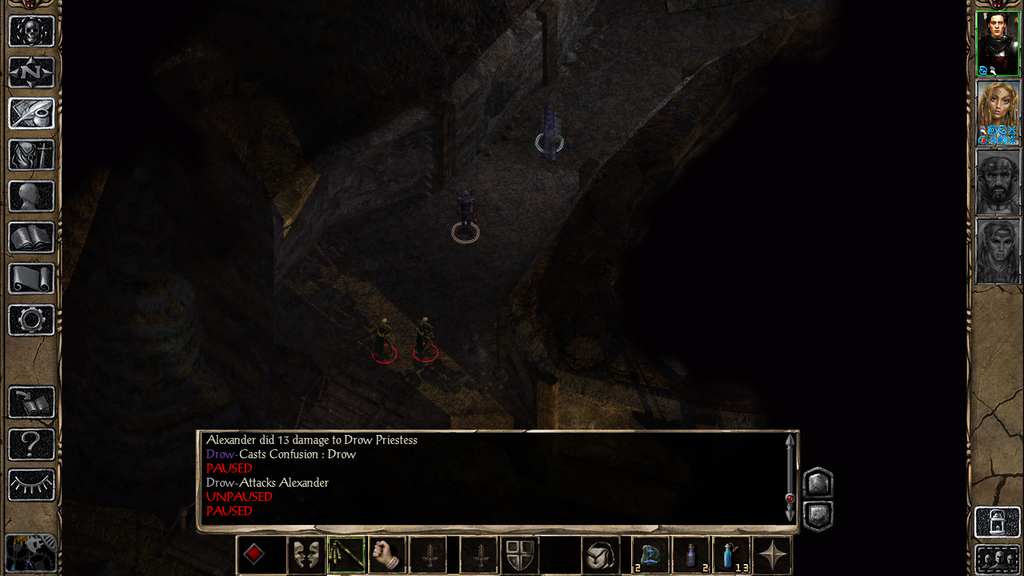Open the four-pointed star special abilities
The width and height of the screenshot is (1024, 576).
point(773,555)
